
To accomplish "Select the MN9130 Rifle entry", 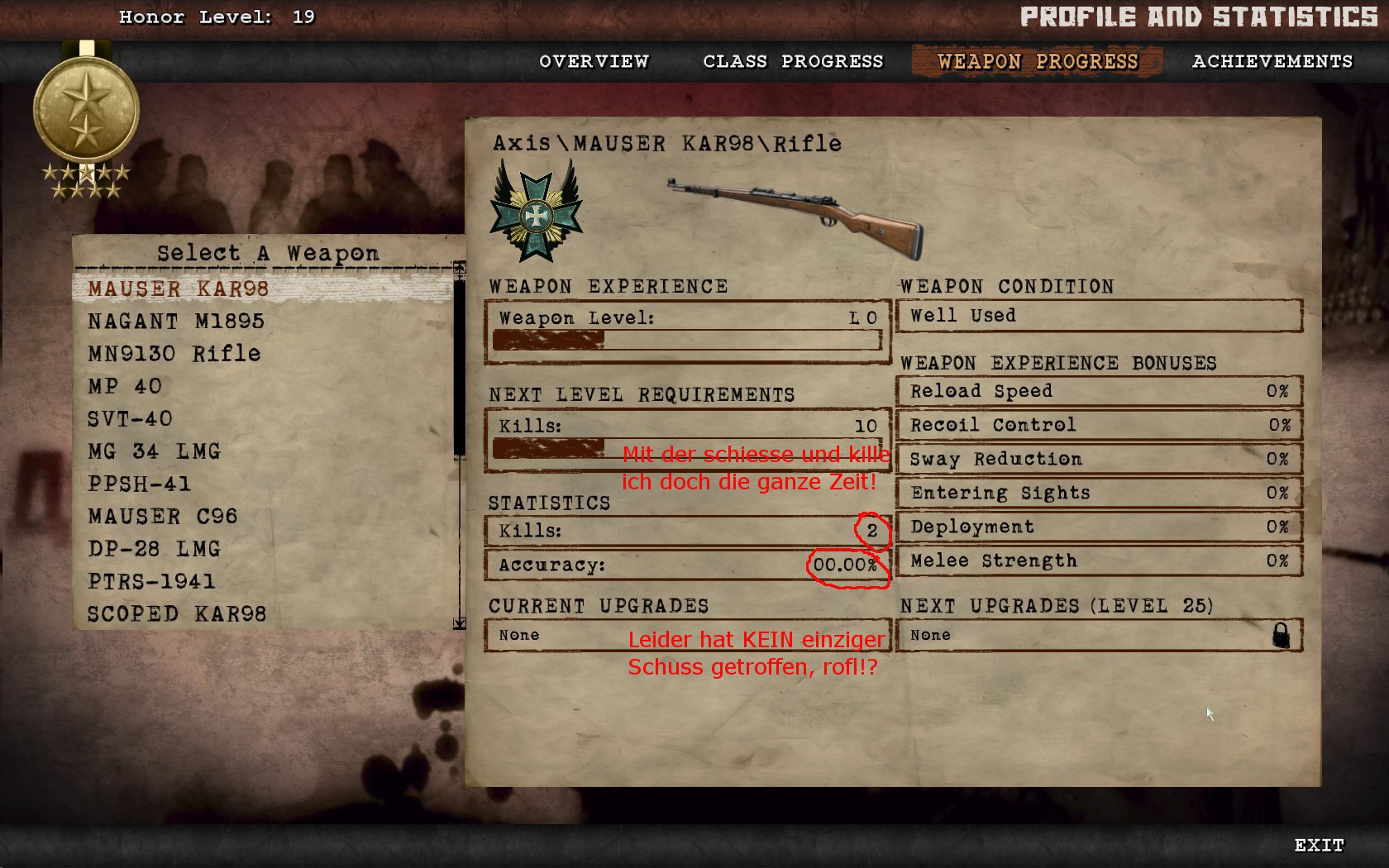I will pyautogui.click(x=174, y=354).
